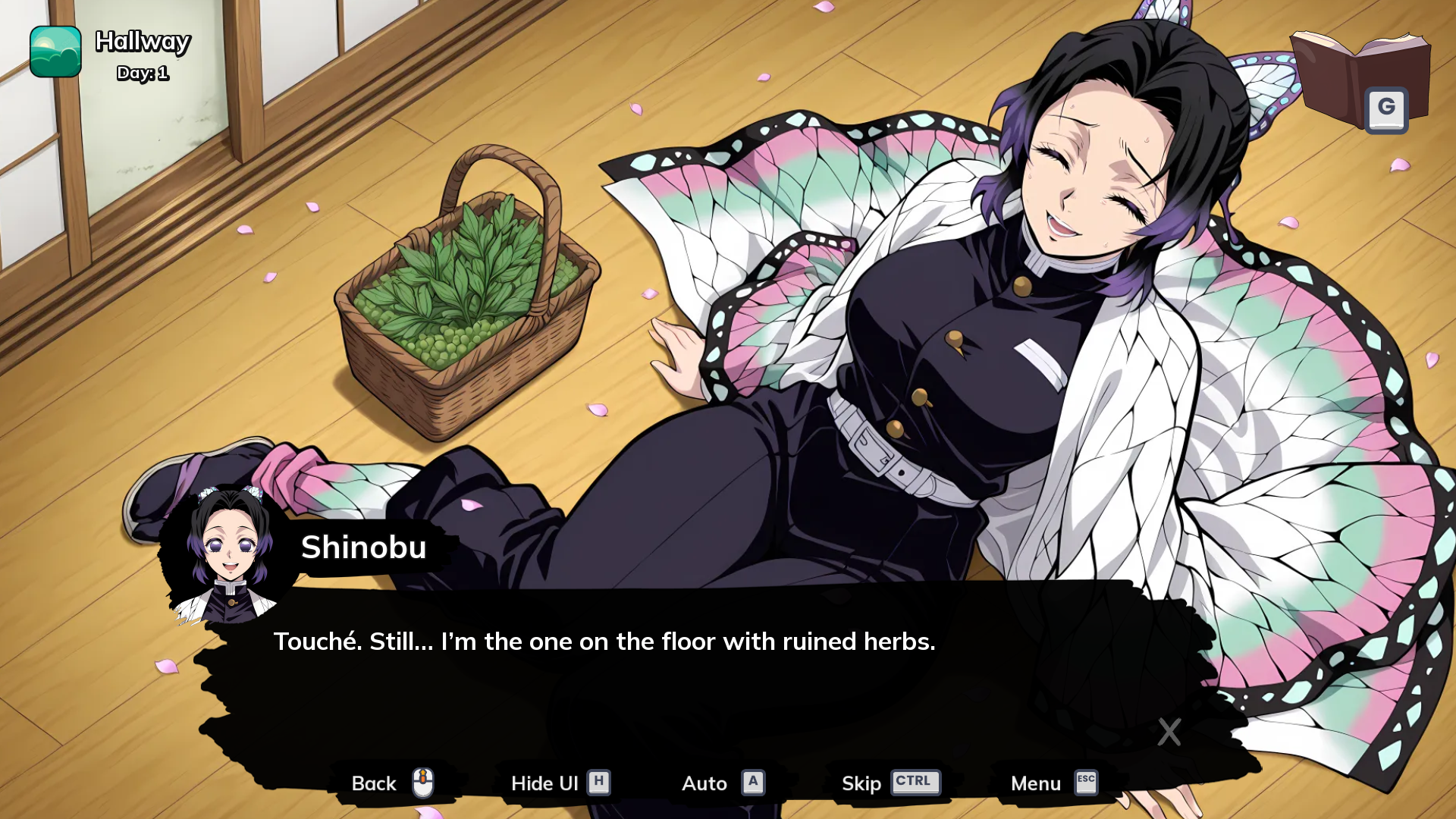Open the journal book icon
Image resolution: width=1456 pixels, height=819 pixels.
pyautogui.click(x=1359, y=80)
